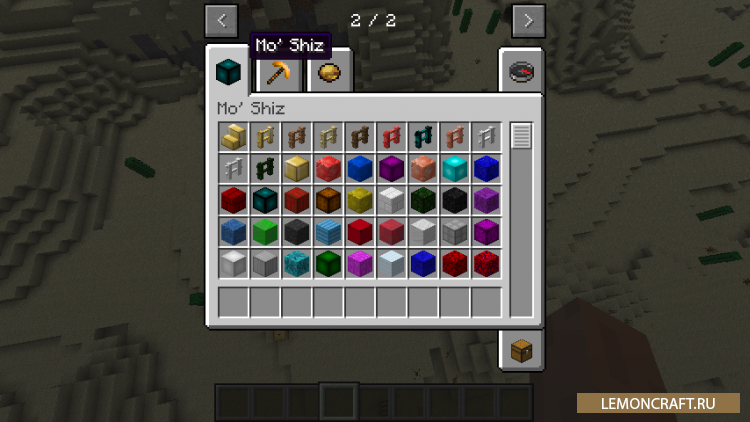Pick the magenta block
Image resolution: width=750 pixels, height=422 pixels.
click(361, 265)
